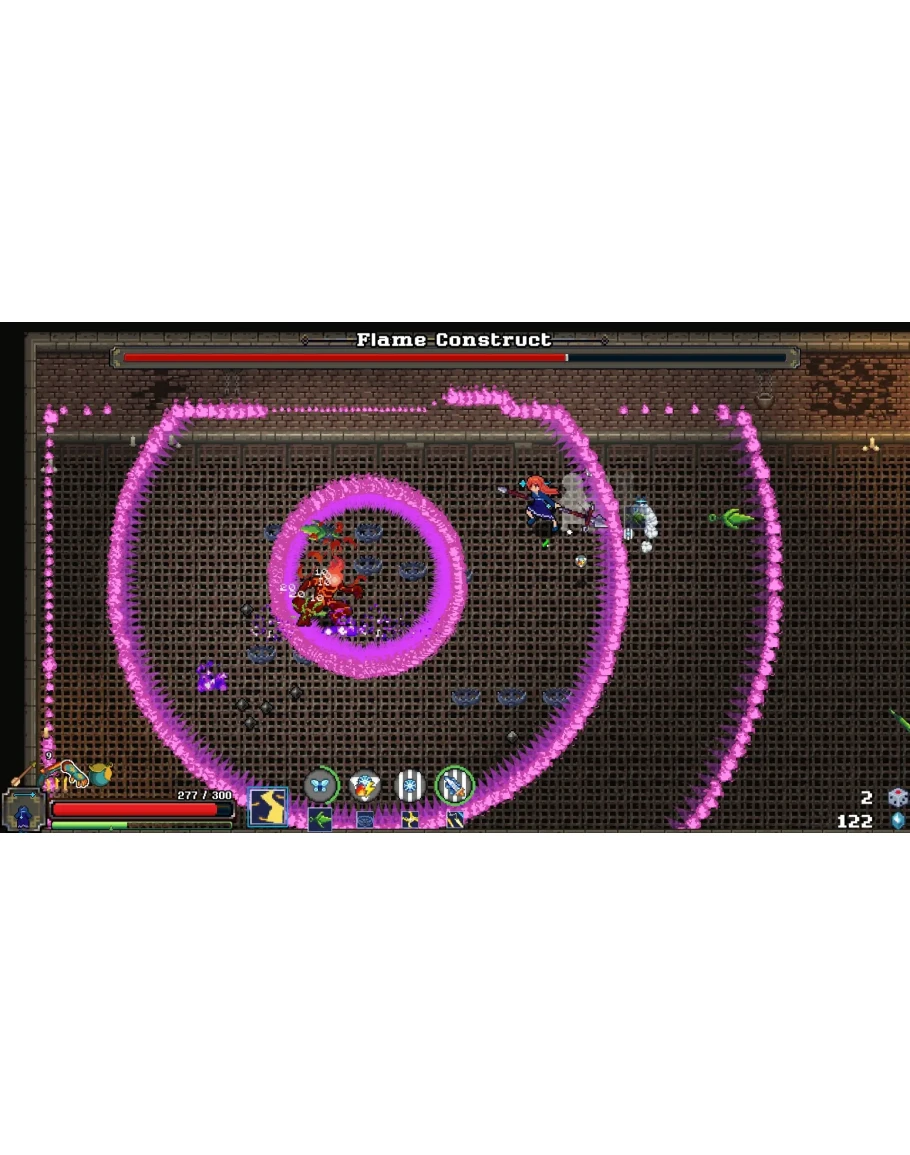Select the yellow four-point star rune slot
This screenshot has width=910, height=1155.
(x=410, y=820)
